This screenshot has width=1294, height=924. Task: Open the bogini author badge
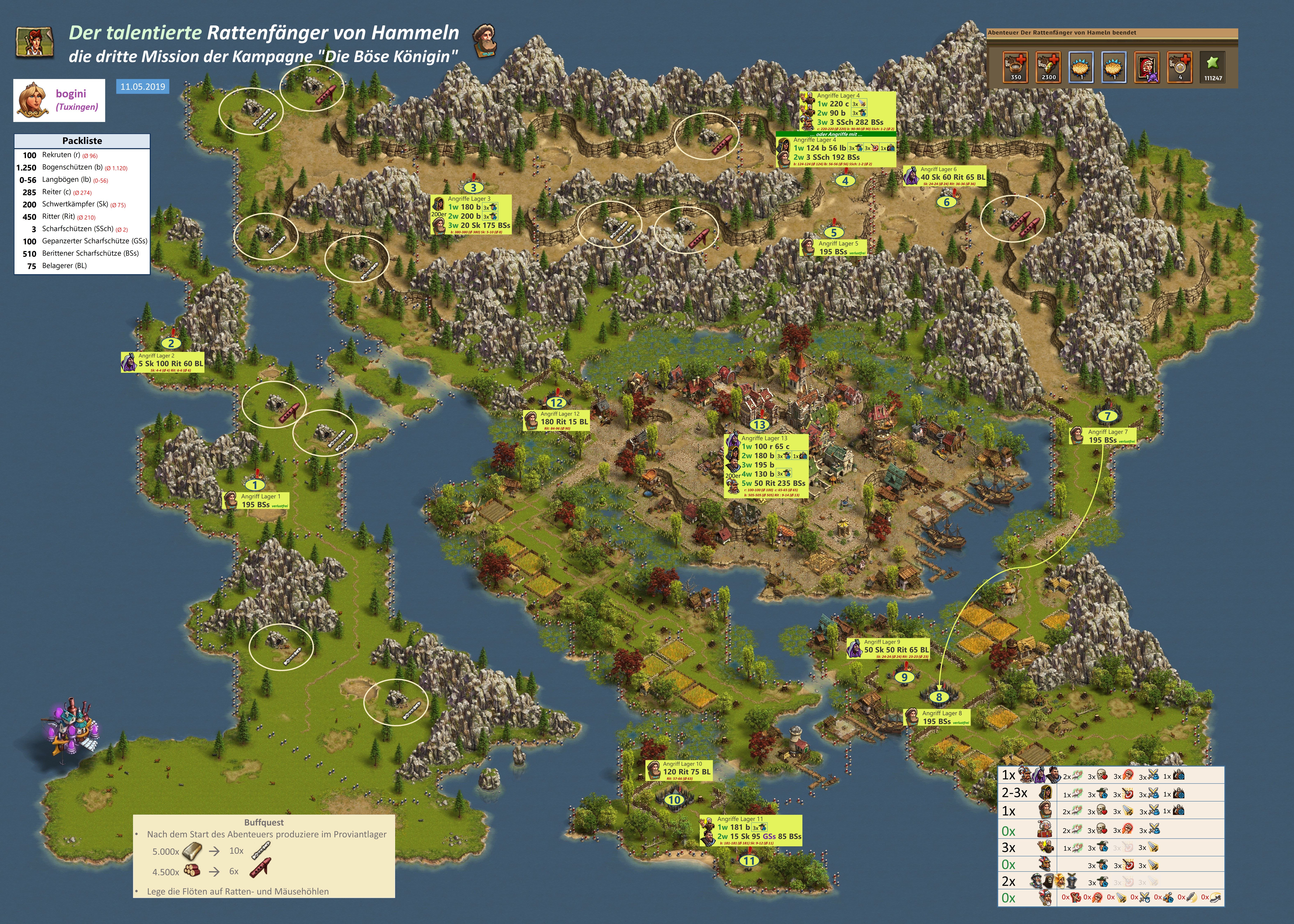[59, 100]
